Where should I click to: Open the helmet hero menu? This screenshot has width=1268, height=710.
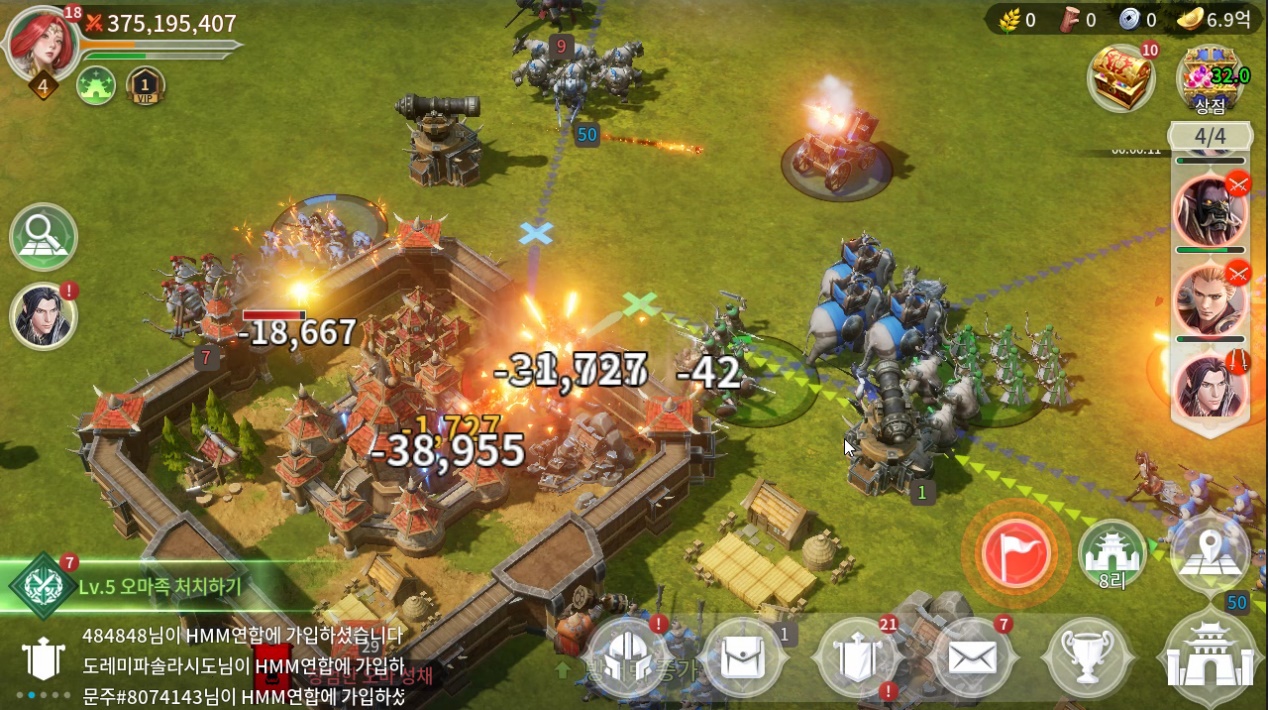pos(627,659)
